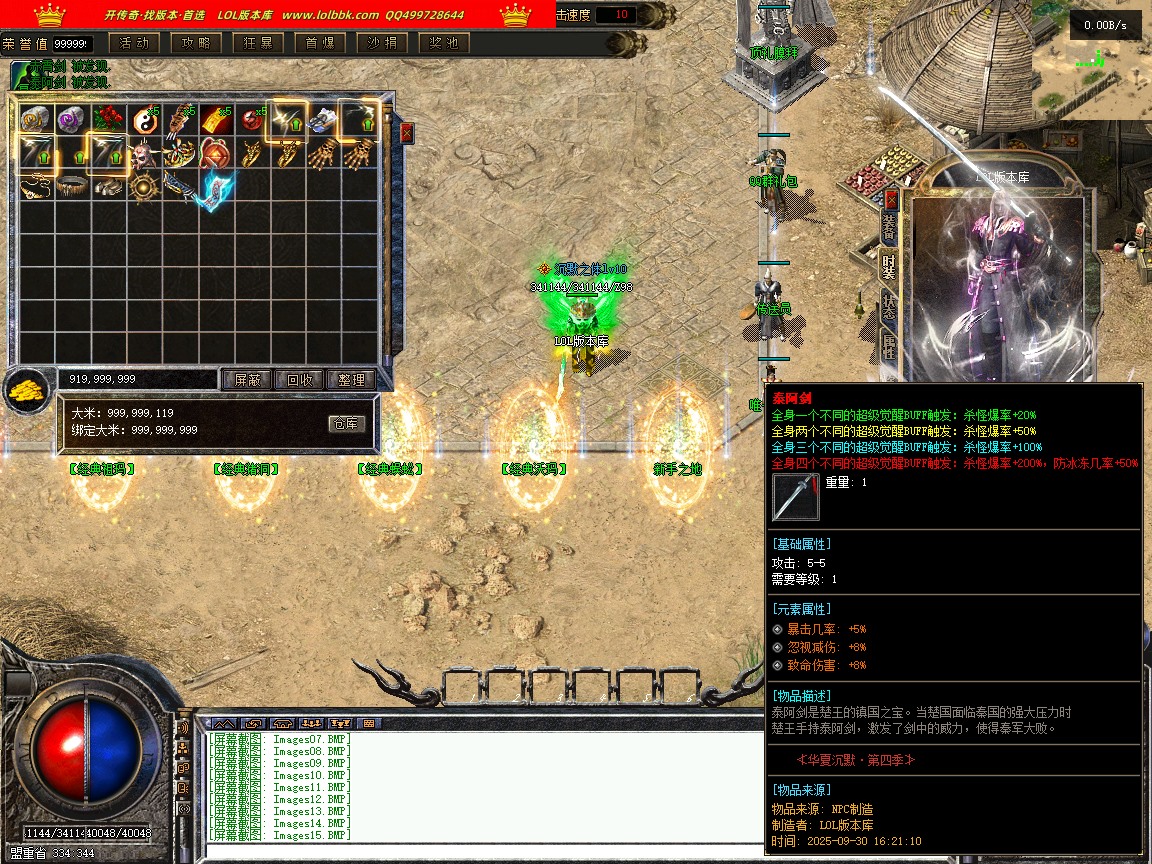Viewport: 1152px width, 864px height.
Task: Open the 首爆 first-drop menu
Action: pyautogui.click(x=320, y=43)
